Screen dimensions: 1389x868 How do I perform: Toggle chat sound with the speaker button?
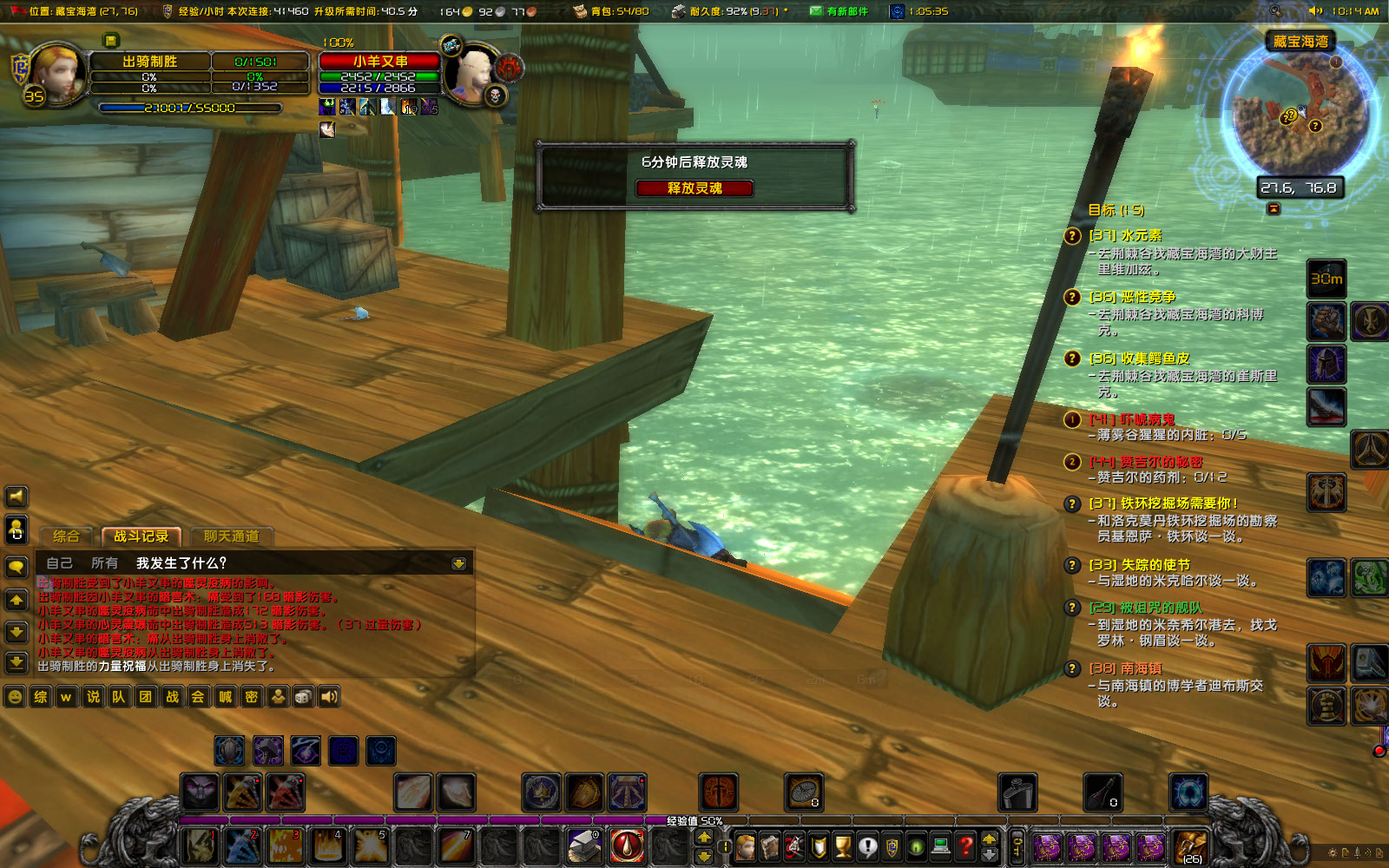pos(15,496)
